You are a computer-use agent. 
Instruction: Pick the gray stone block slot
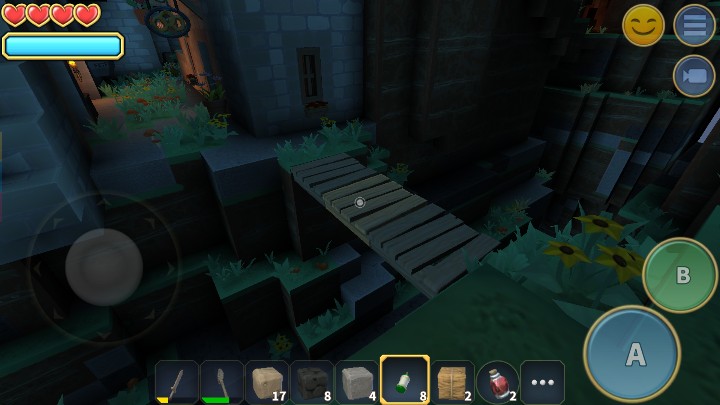click(x=357, y=382)
